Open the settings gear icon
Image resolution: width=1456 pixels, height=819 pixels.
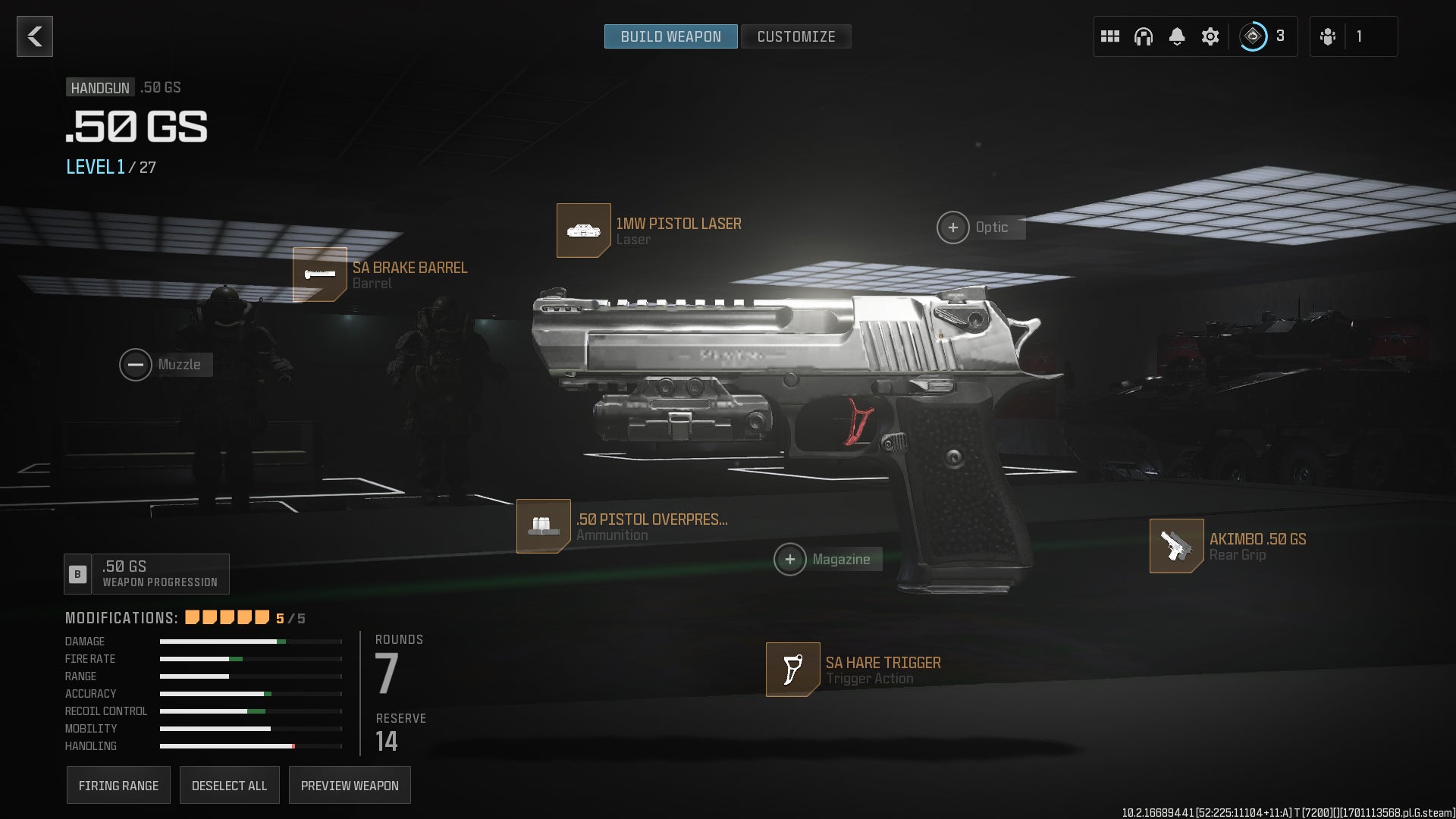click(1210, 36)
